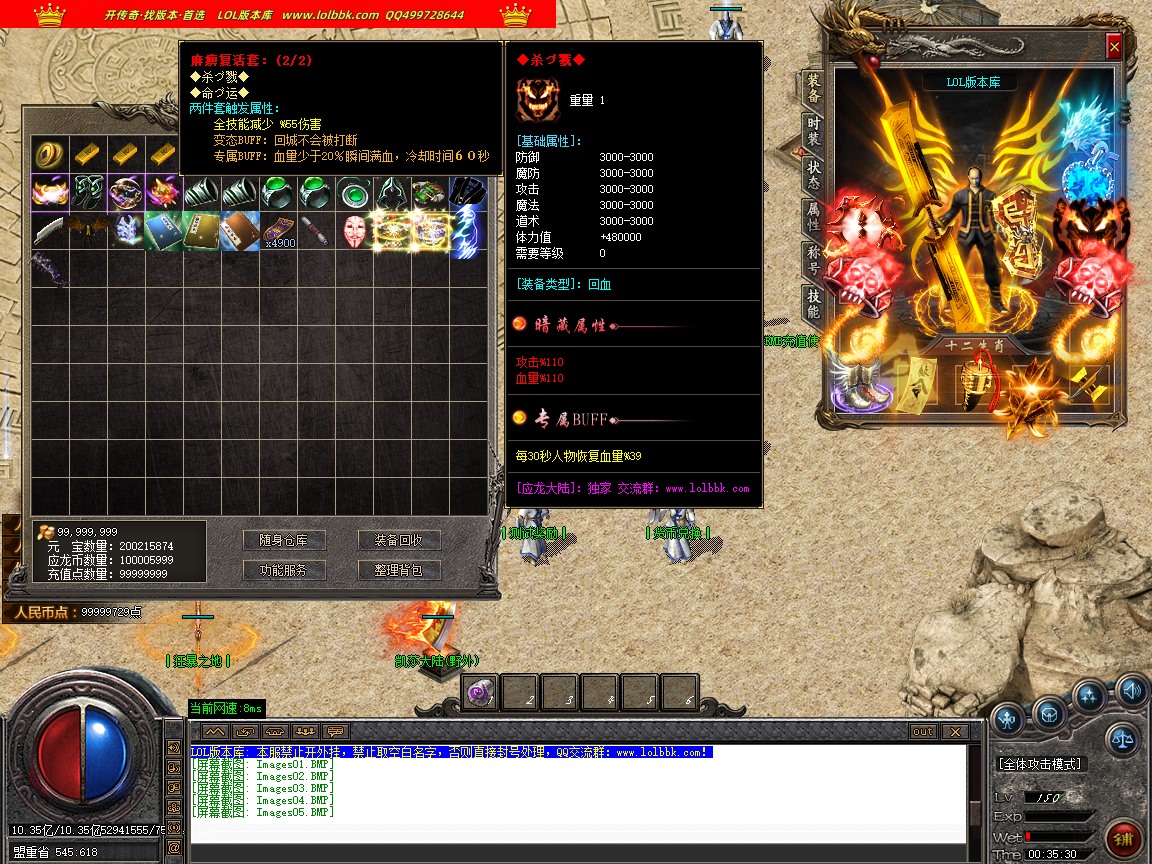The width and height of the screenshot is (1152, 864).
Task: Pick the Guy Fawkes mask item
Action: coord(354,231)
